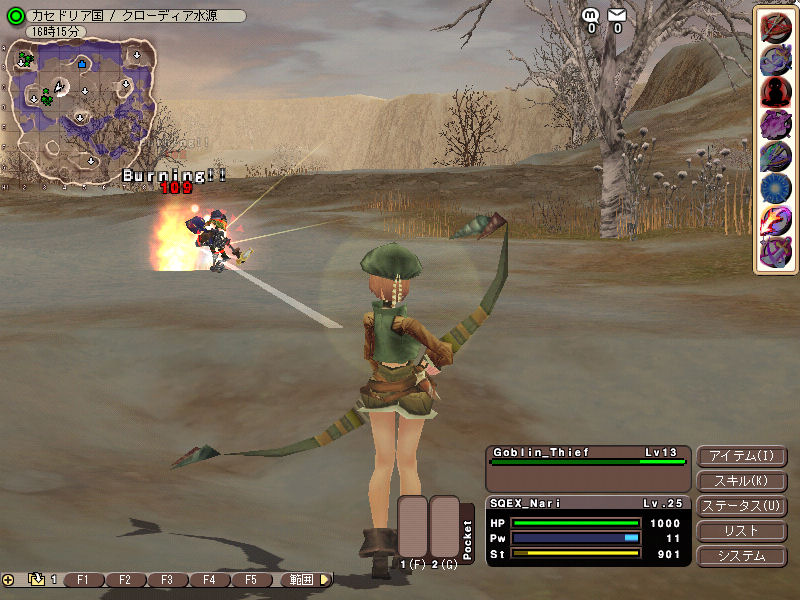
Task: Open the アイテム(I) item menu
Action: click(x=741, y=457)
